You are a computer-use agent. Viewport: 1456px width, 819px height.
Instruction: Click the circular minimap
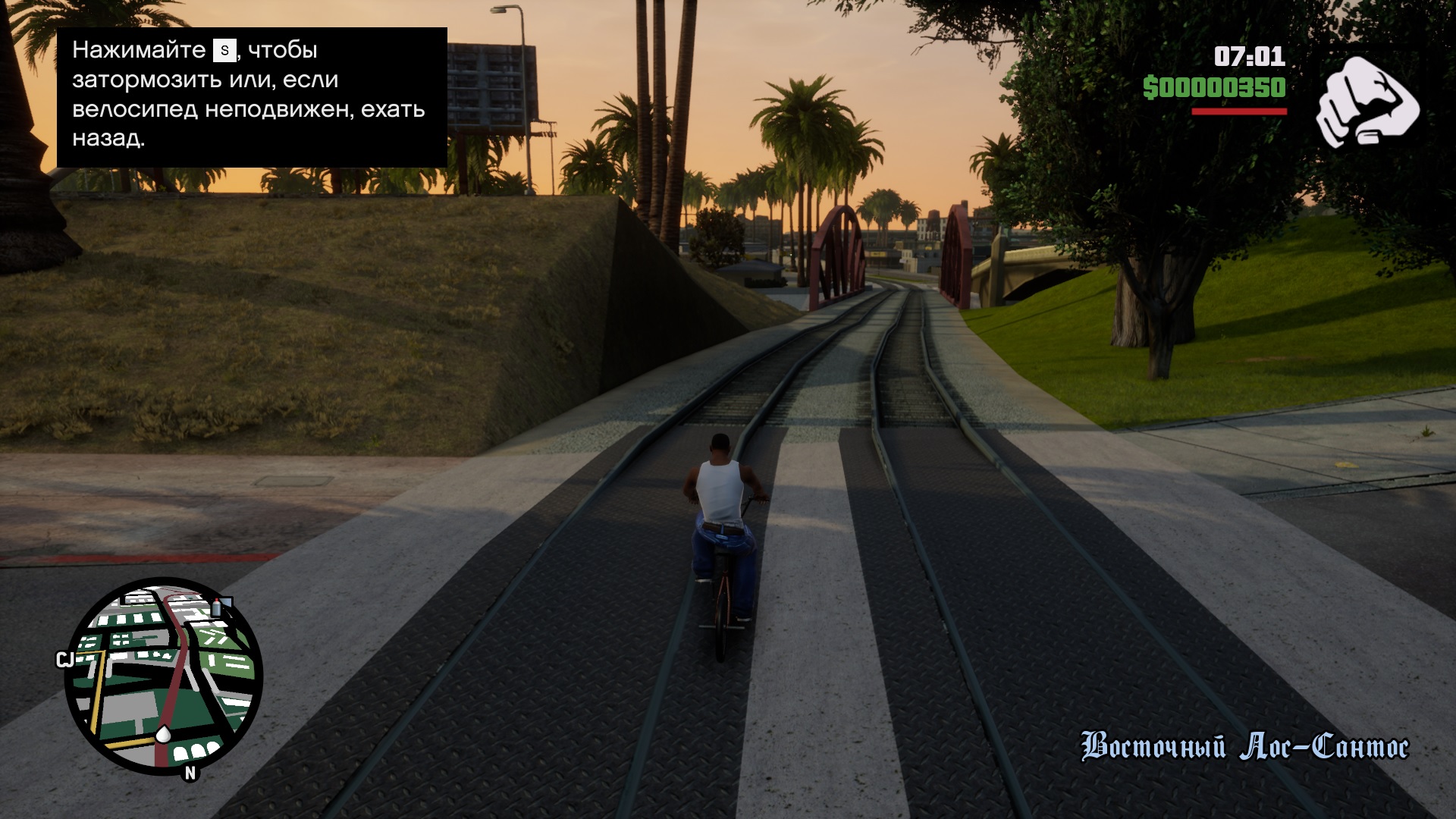163,675
